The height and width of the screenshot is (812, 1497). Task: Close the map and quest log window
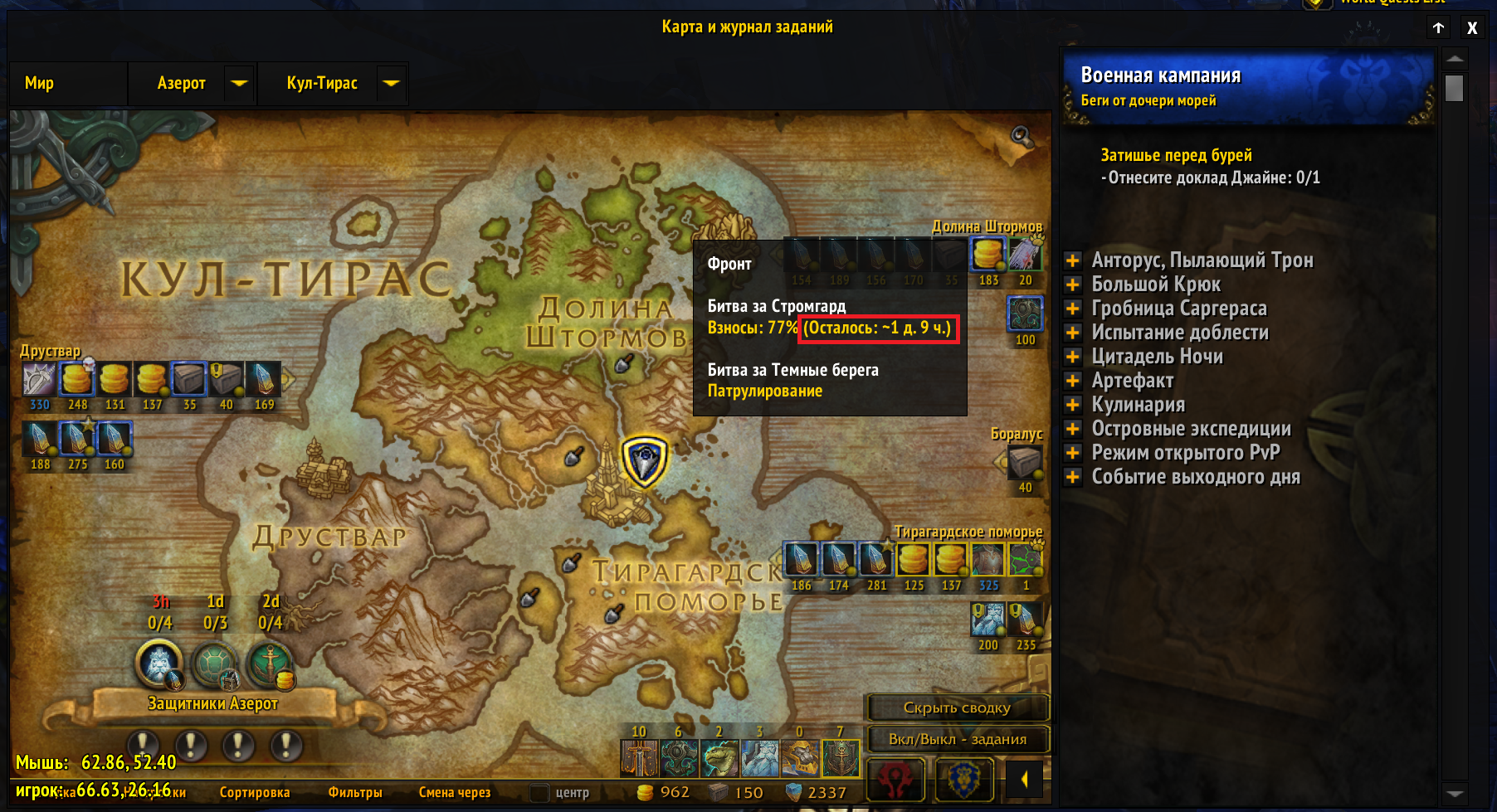[x=1472, y=27]
